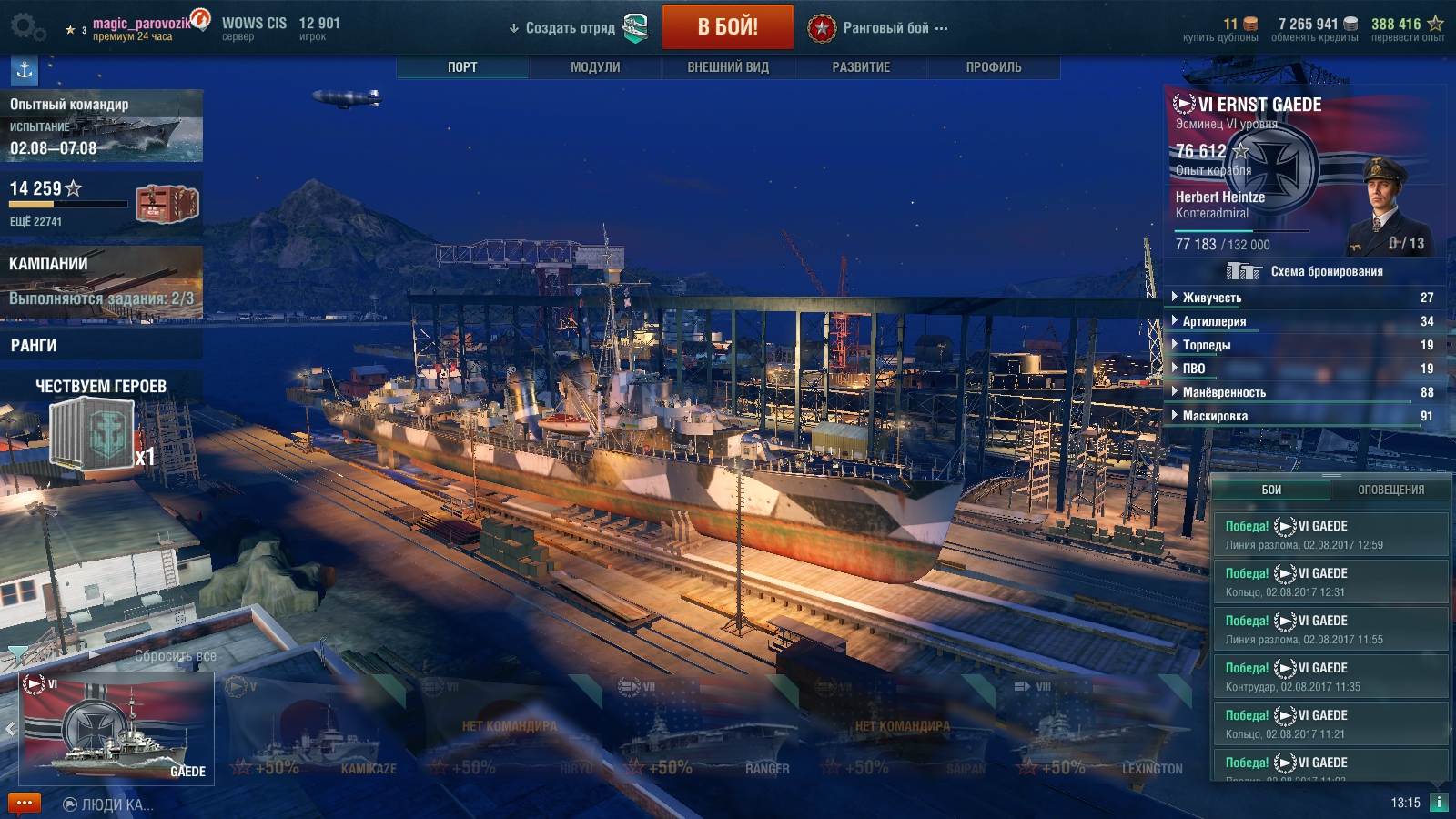The height and width of the screenshot is (819, 1456).
Task: Go to the РАЗВИТИЕ tab
Action: (861, 67)
